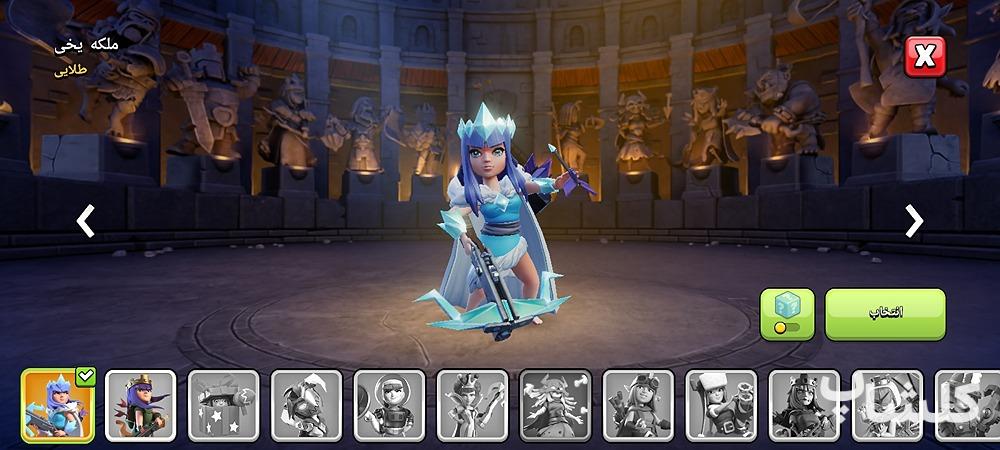Show the next hero skin with right arrow
This screenshot has height=450, width=1000.
pos(914,221)
